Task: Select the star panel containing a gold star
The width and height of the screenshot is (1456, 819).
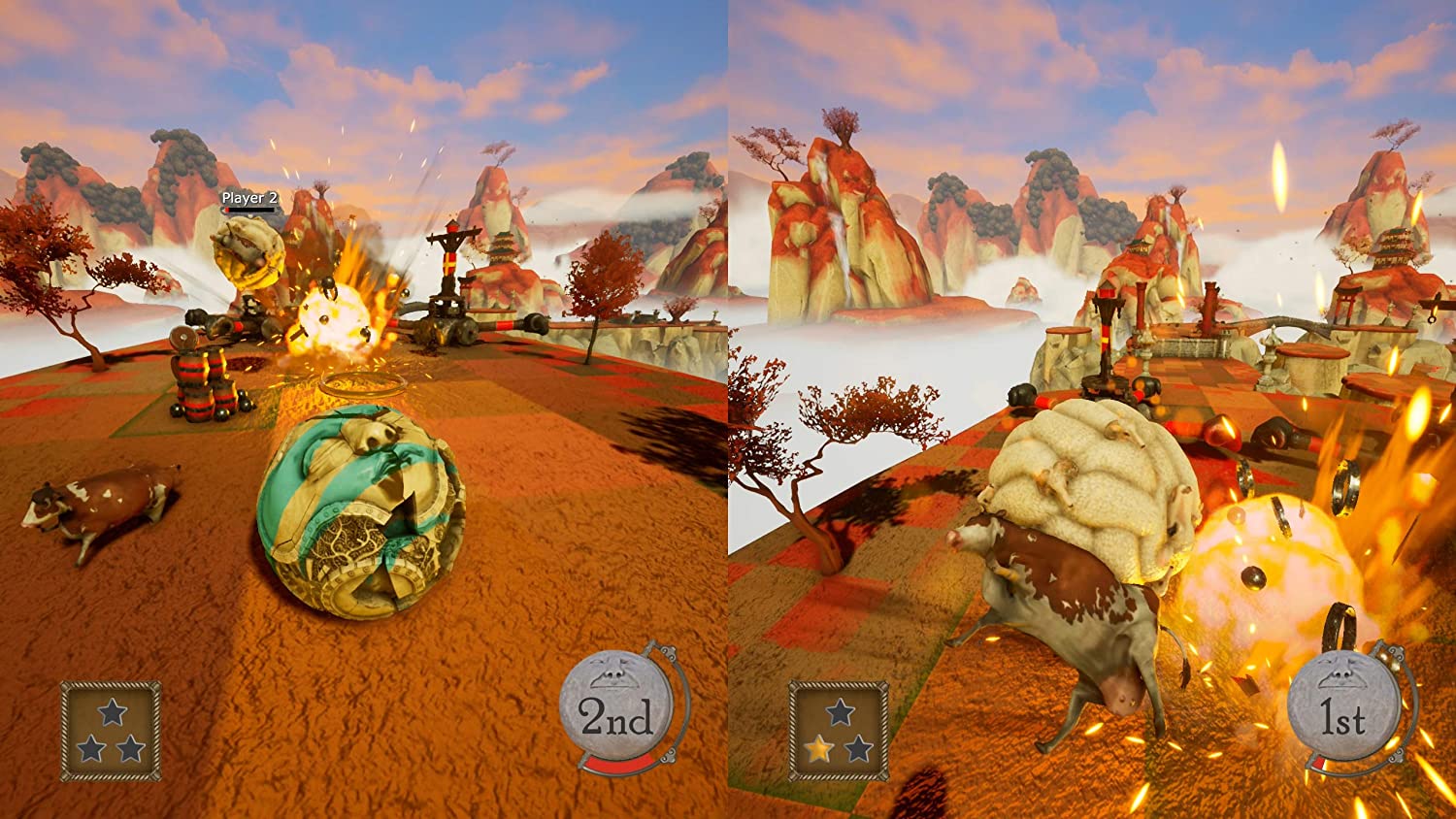Action: click(839, 731)
